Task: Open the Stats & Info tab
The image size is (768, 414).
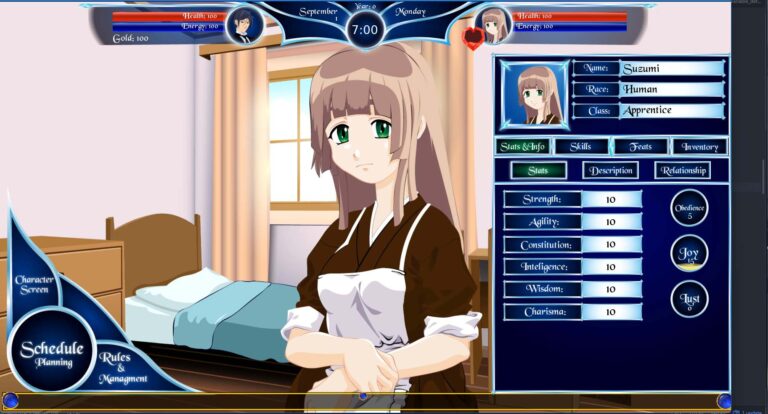Action: [523, 147]
